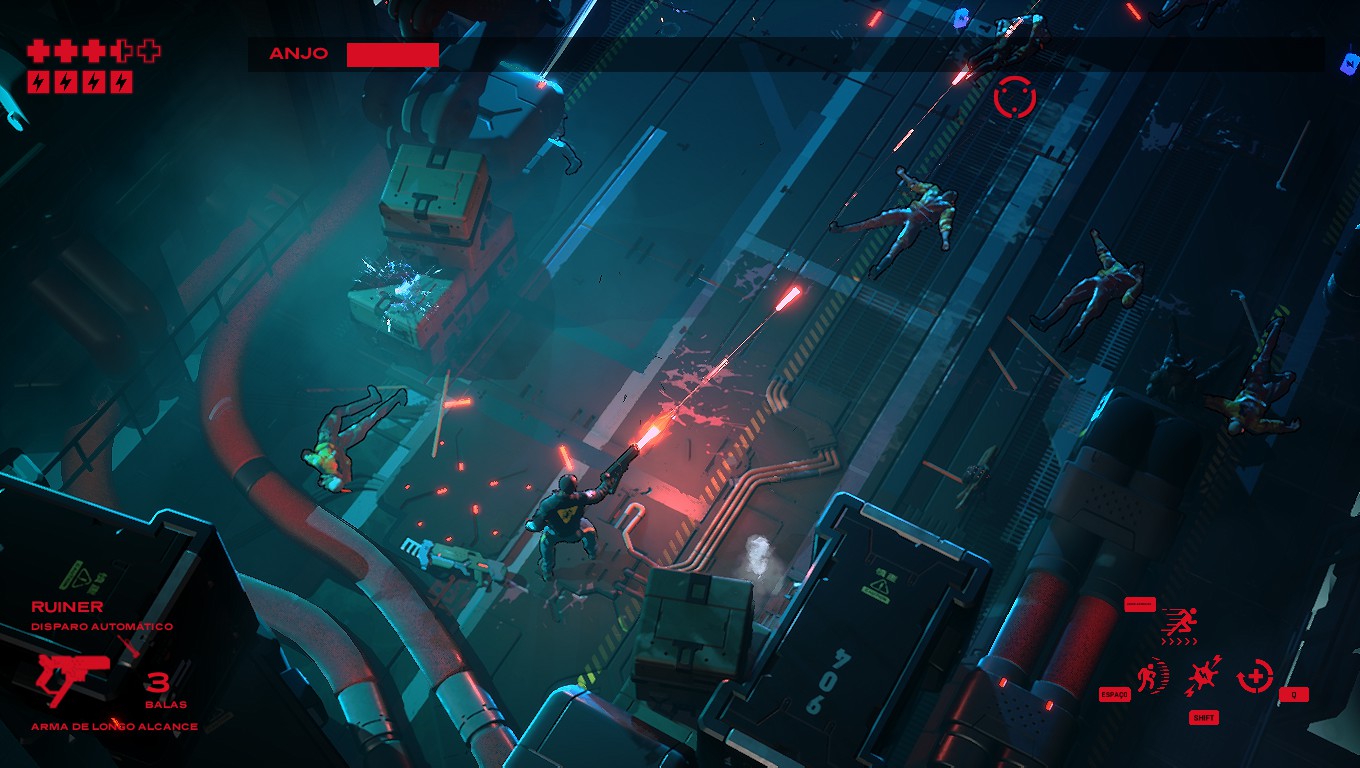Expand the dash chevron arrows indicator
The image size is (1360, 768).
pos(1180,641)
